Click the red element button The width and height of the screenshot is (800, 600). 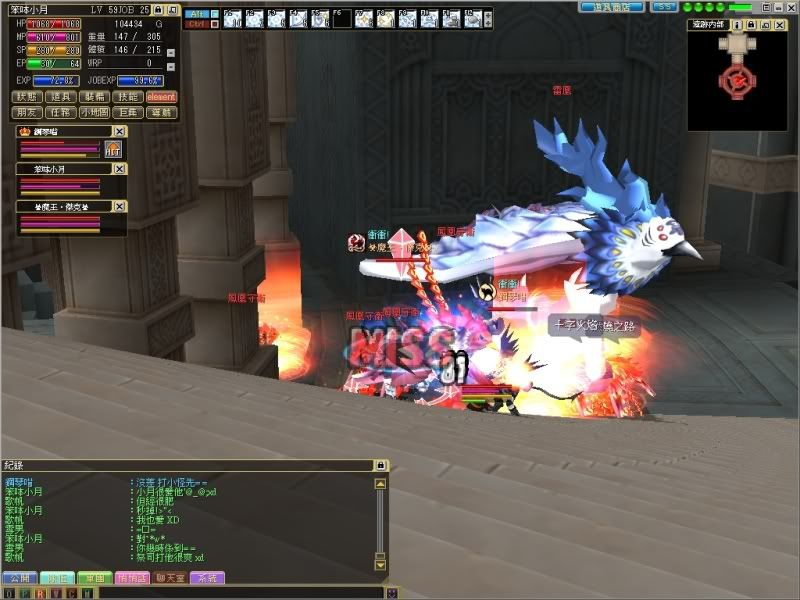pos(161,97)
